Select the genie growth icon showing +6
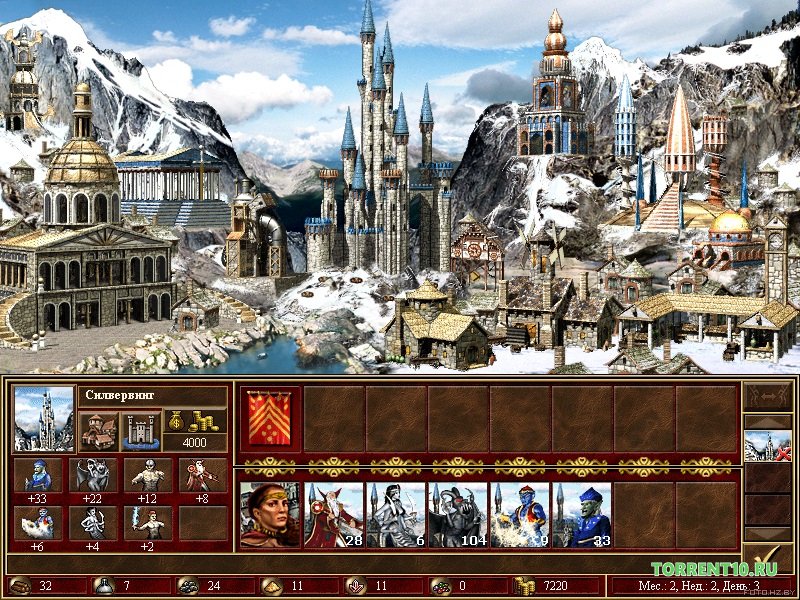Screen dimensions: 800x600 [39, 522]
